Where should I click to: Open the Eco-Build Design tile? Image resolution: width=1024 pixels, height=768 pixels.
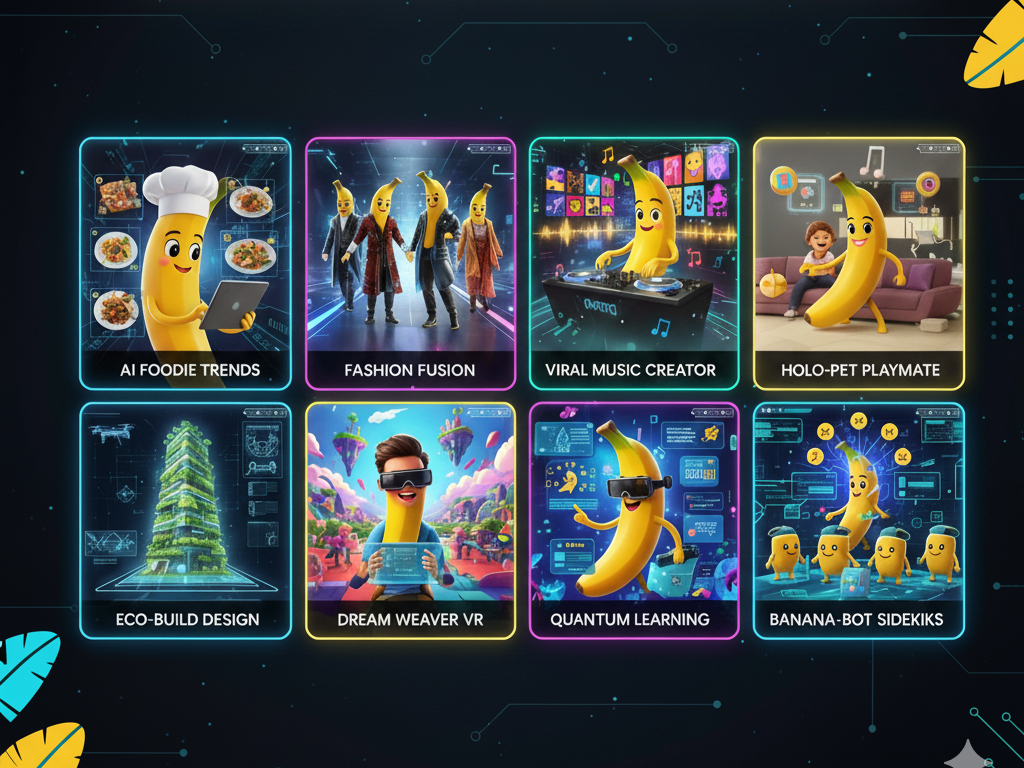(x=185, y=520)
